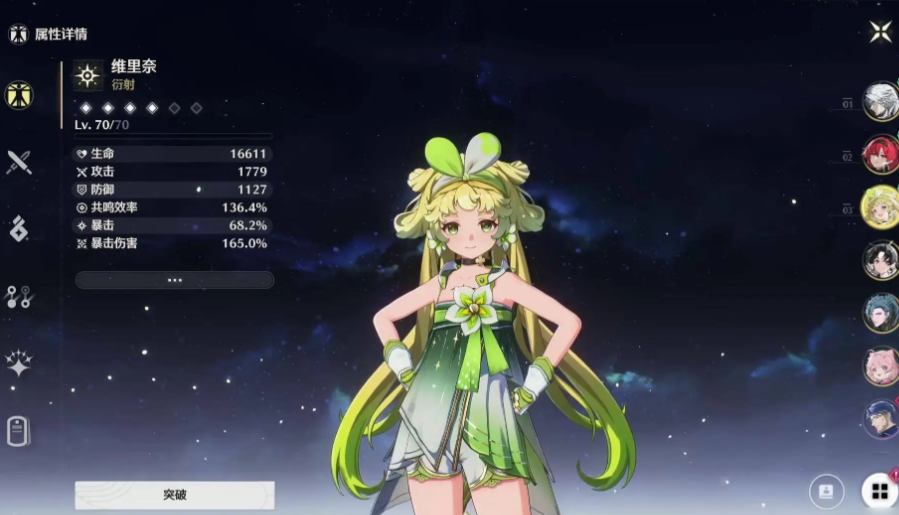Switch to the crossed swords weapon tab

point(19,162)
